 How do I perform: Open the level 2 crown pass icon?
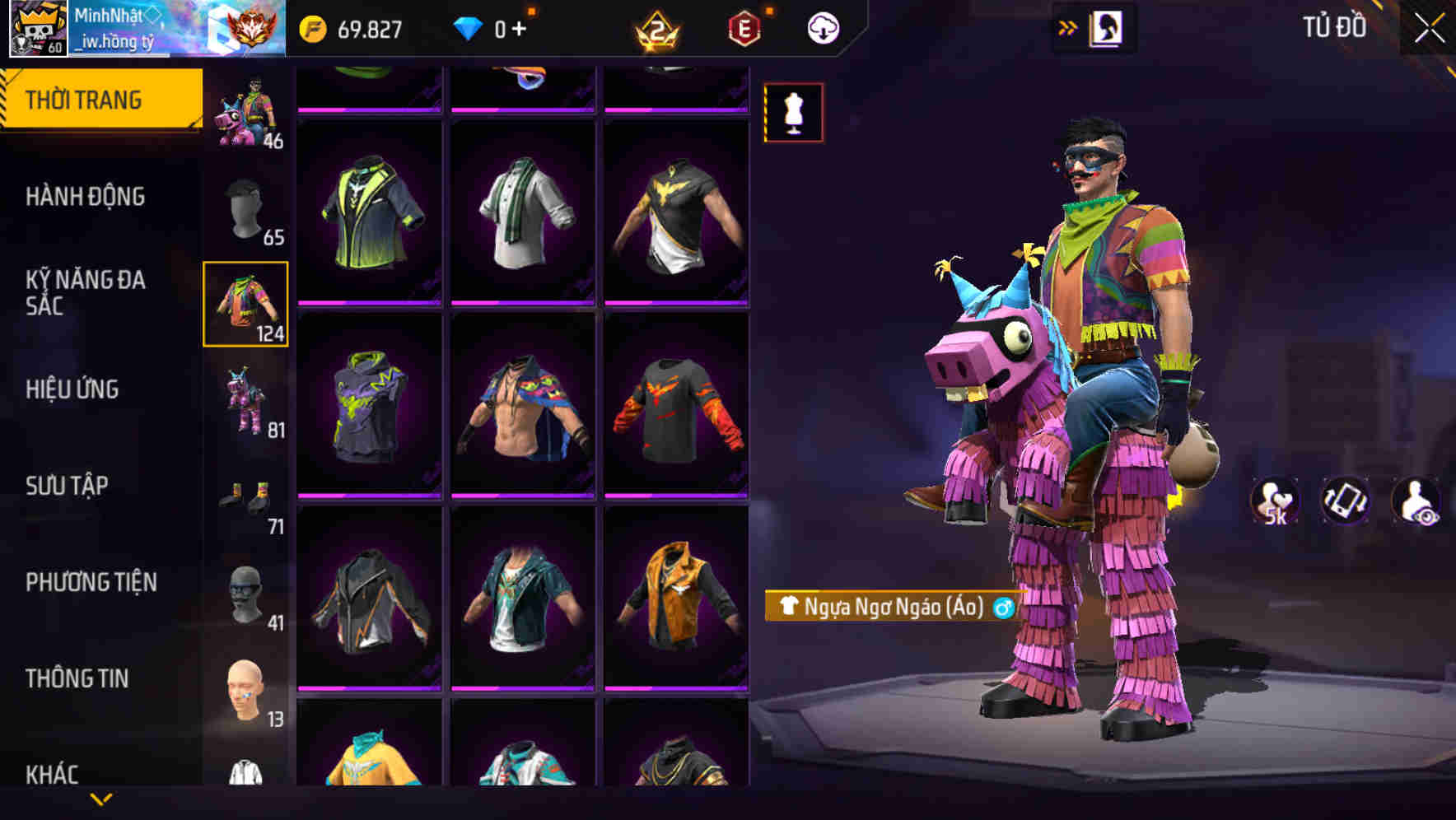(659, 27)
